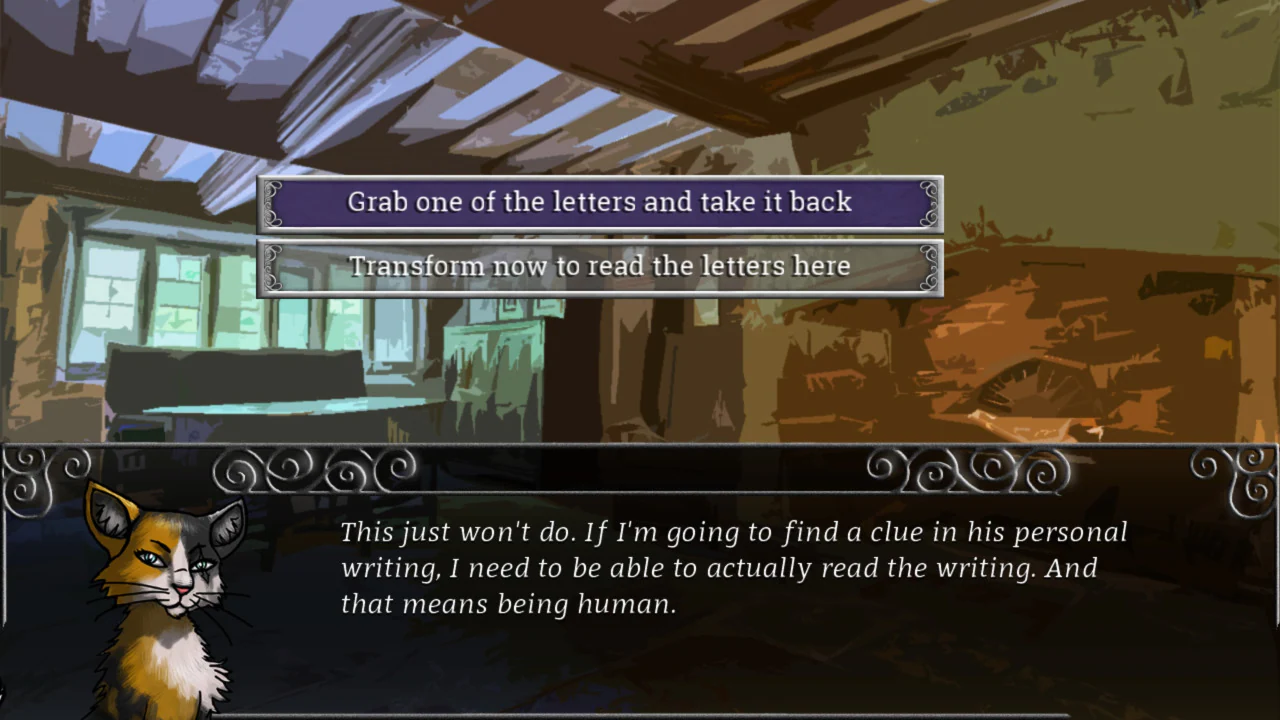1280x720 pixels.
Task: Choose "Grab one of the letters and take it back"
Action: [599, 202]
